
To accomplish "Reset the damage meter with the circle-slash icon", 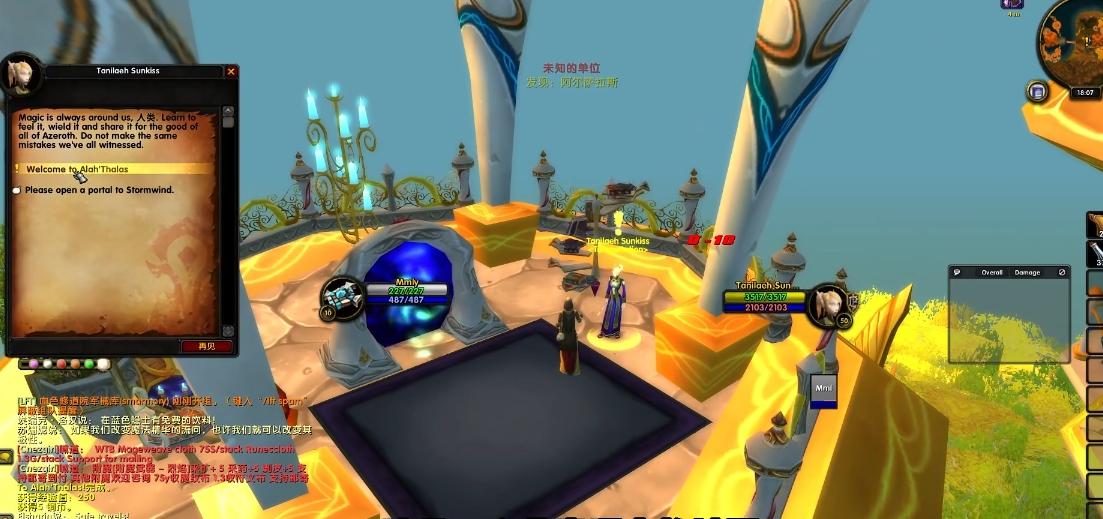I will coord(1062,272).
